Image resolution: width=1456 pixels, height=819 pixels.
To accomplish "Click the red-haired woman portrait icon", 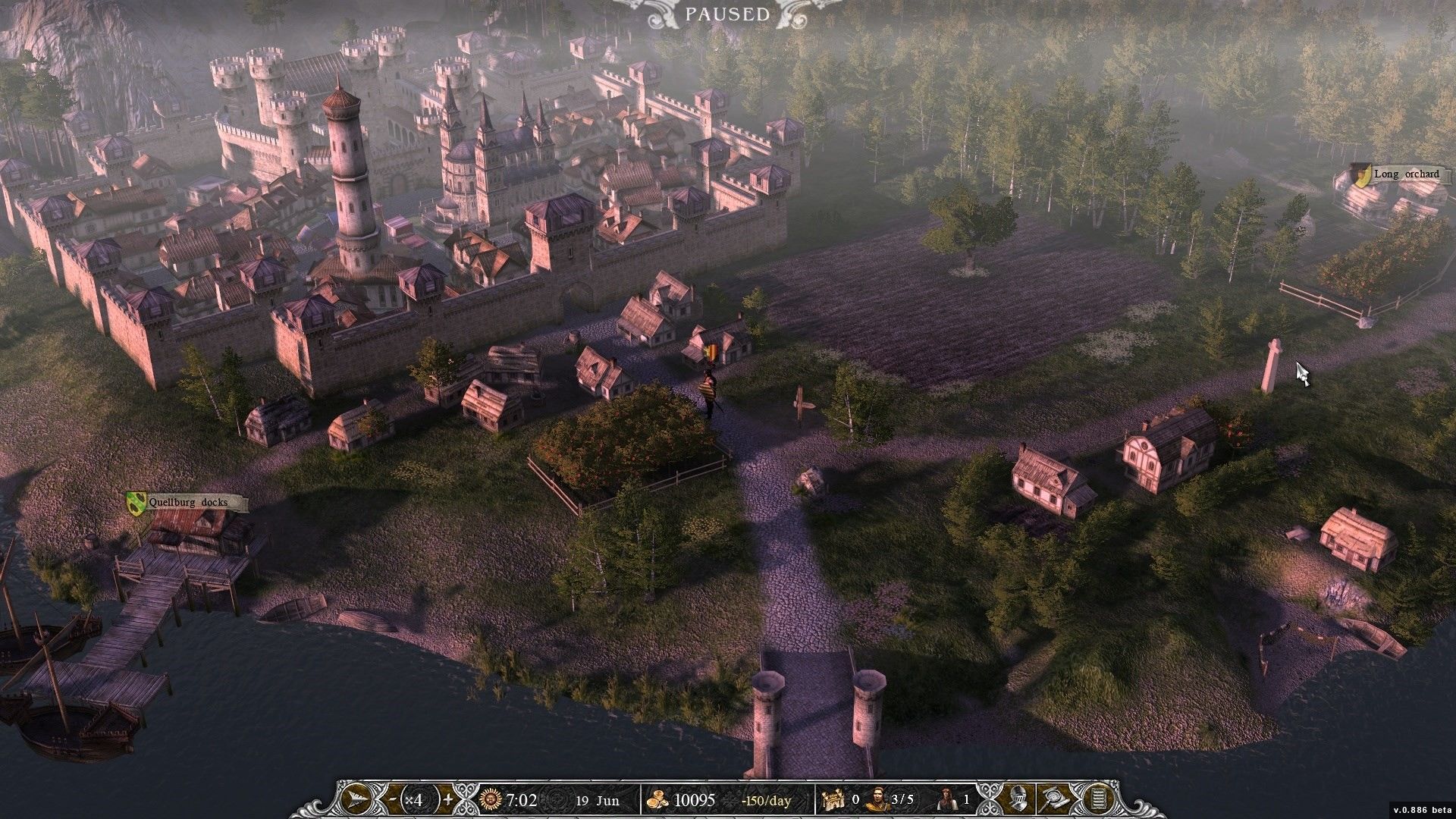I will pyautogui.click(x=946, y=799).
